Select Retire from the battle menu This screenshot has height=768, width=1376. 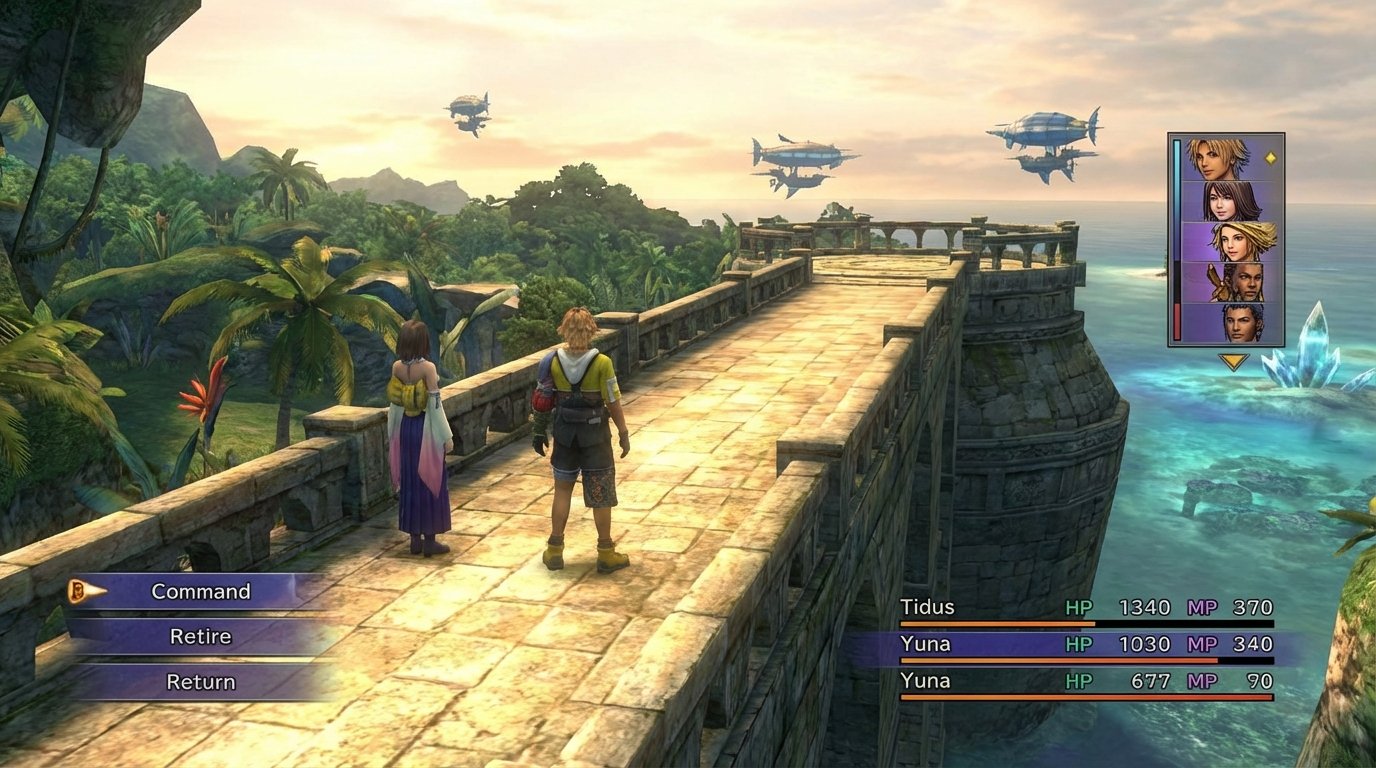point(200,636)
